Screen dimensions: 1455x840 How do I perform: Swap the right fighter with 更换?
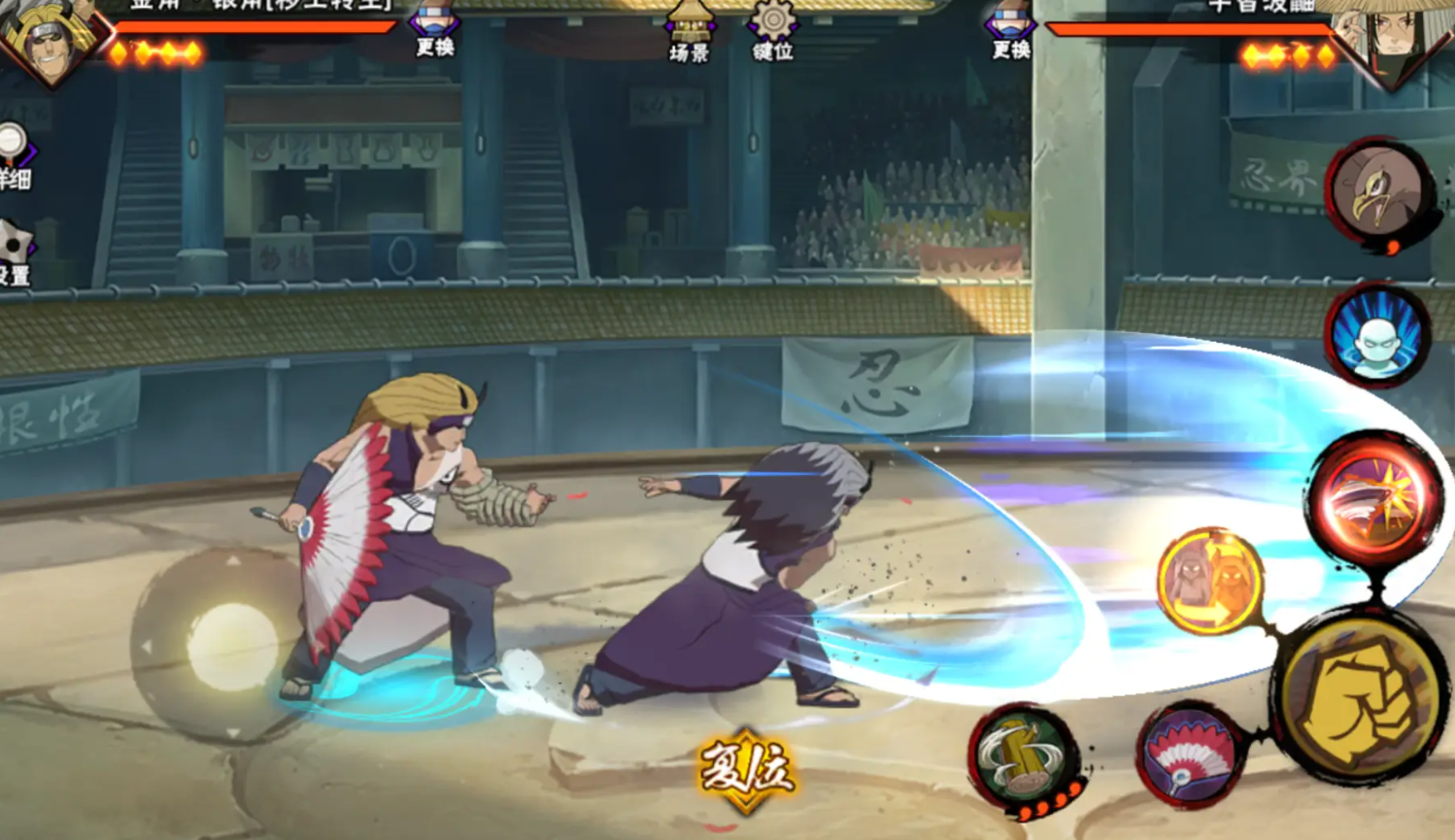pyautogui.click(x=1010, y=31)
